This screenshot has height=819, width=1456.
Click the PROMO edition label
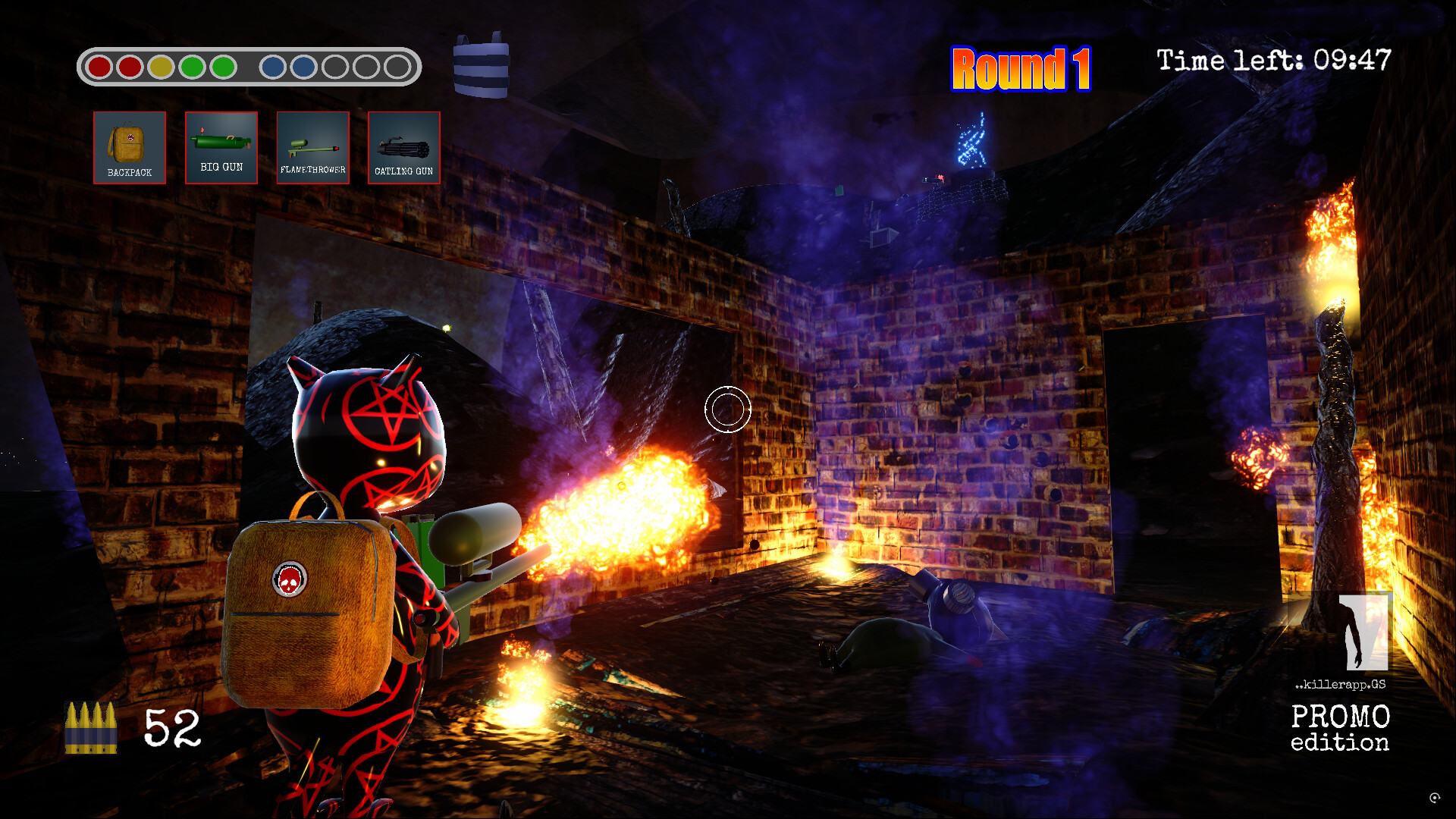[1340, 728]
